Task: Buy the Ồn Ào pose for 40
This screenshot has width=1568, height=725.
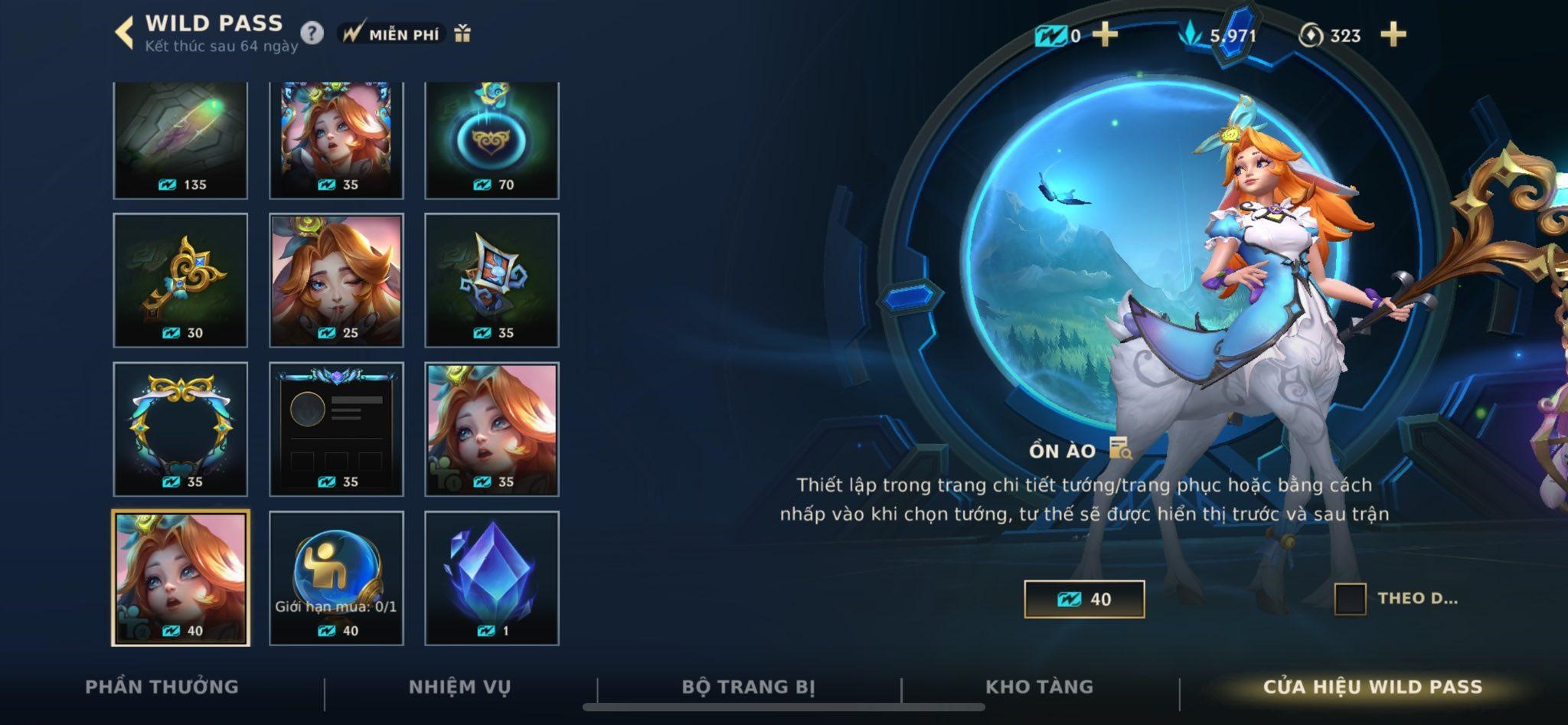Action: click(1084, 599)
